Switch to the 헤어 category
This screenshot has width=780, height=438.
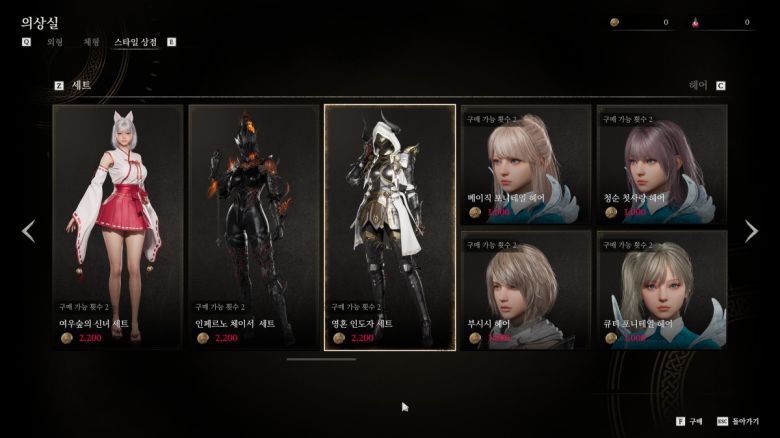698,86
